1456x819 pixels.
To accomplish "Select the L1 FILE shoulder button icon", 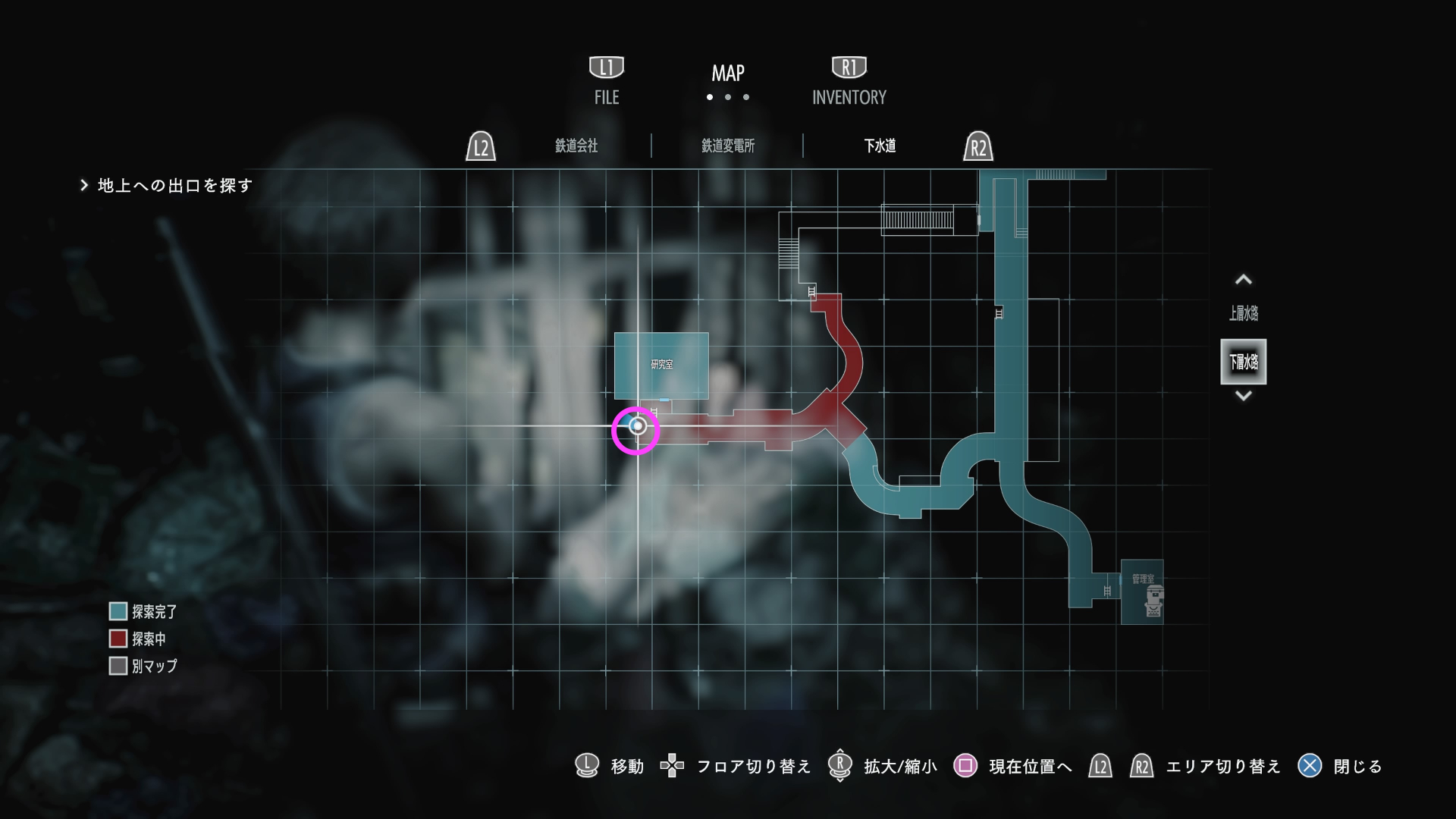I will 605,67.
